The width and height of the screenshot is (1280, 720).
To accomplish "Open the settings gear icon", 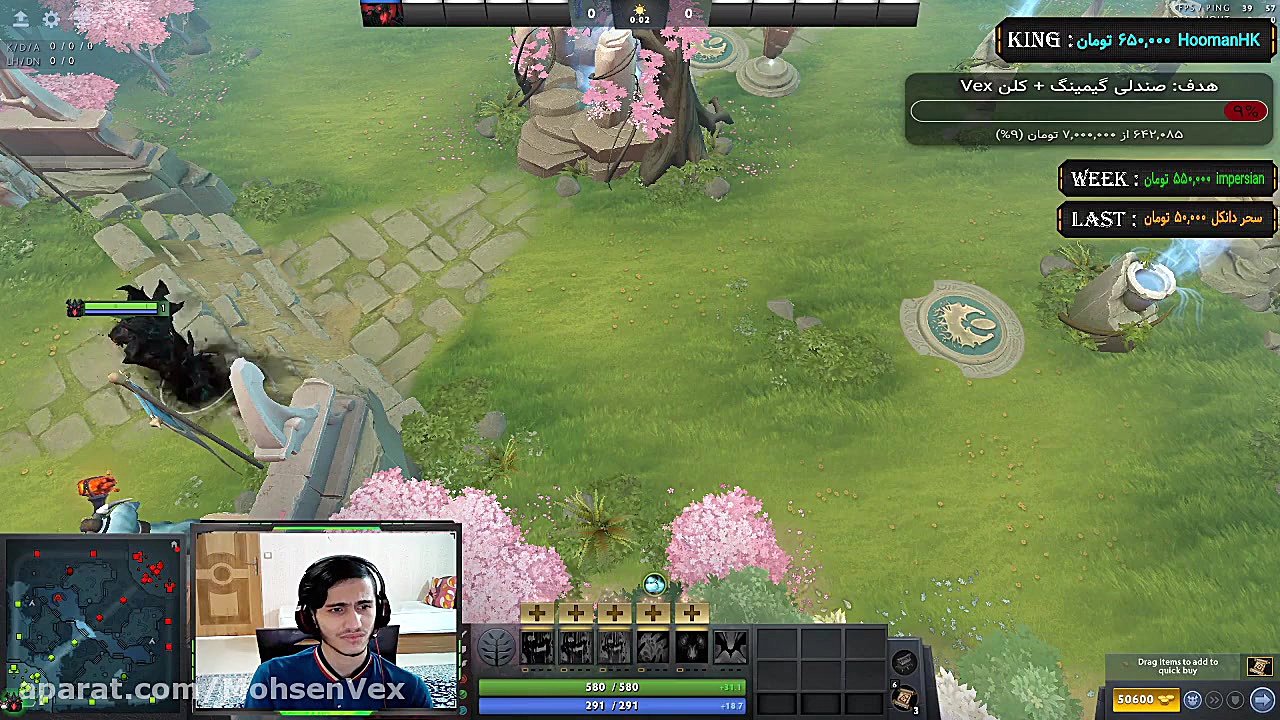I will click(51, 19).
